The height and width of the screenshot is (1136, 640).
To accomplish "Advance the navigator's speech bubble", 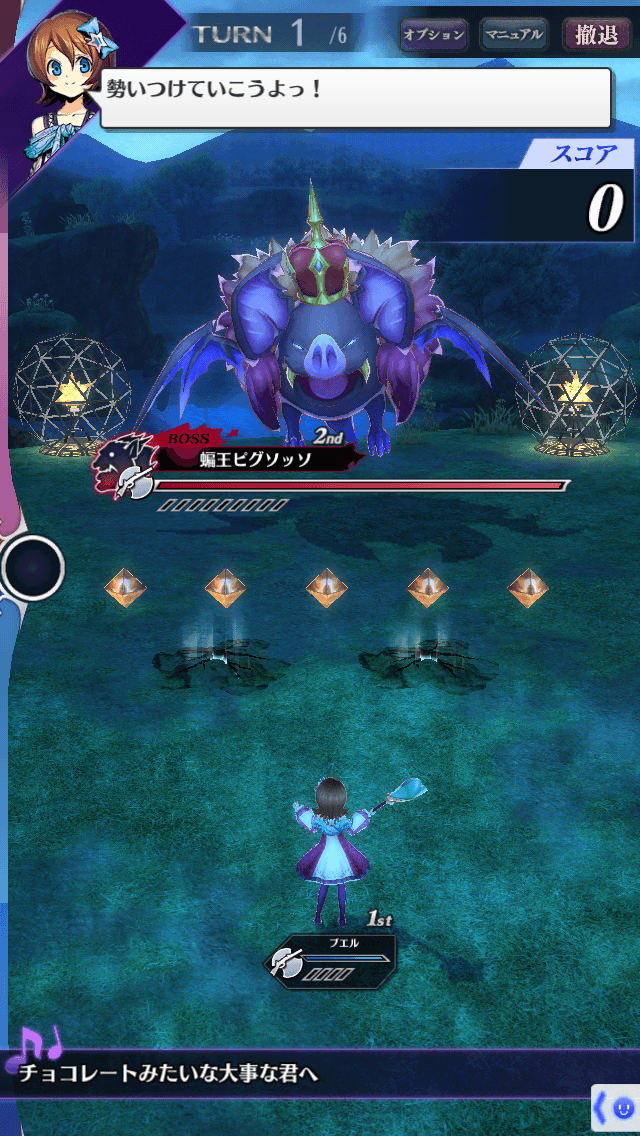I will point(355,97).
